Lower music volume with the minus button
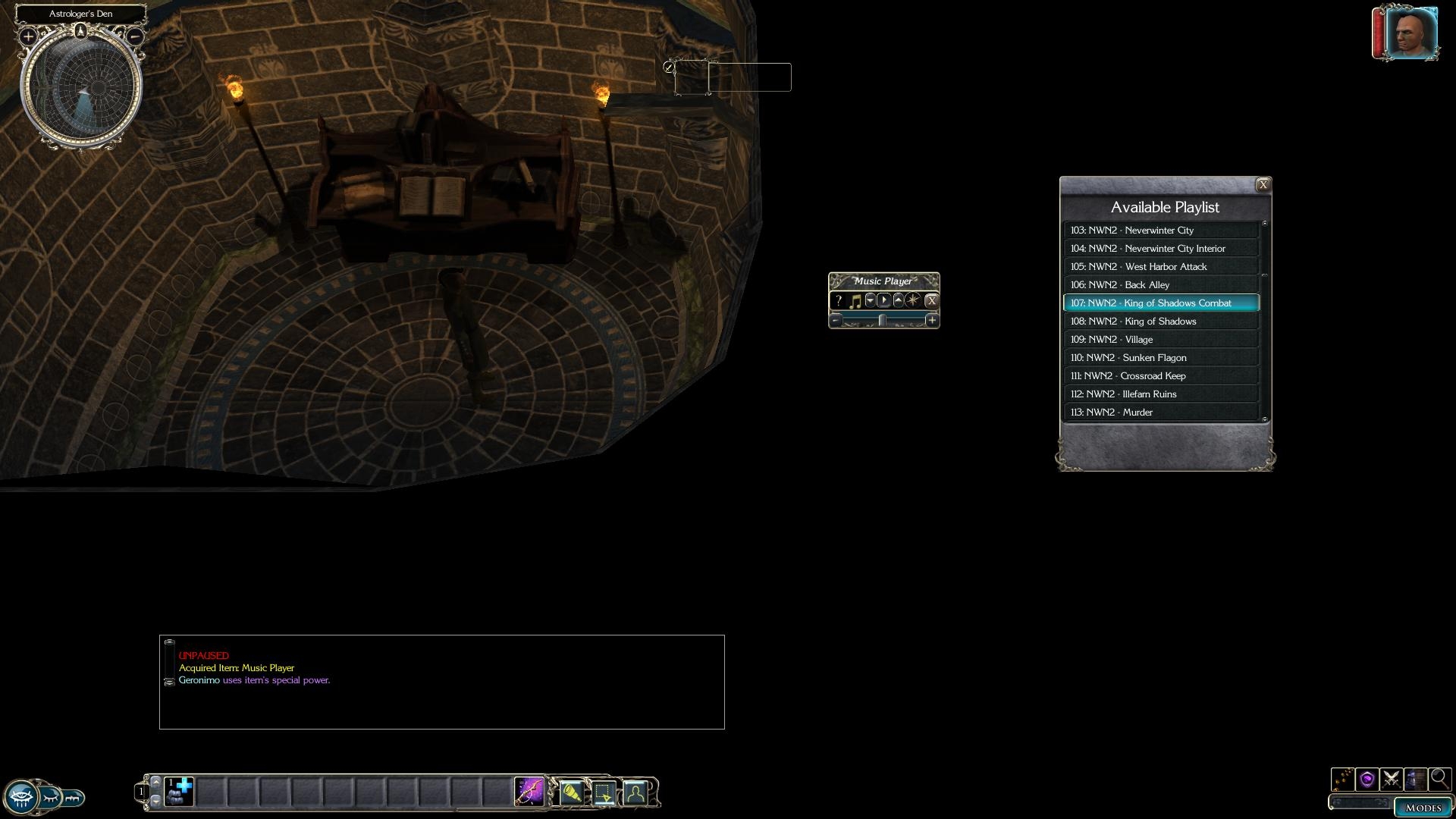 (x=836, y=321)
